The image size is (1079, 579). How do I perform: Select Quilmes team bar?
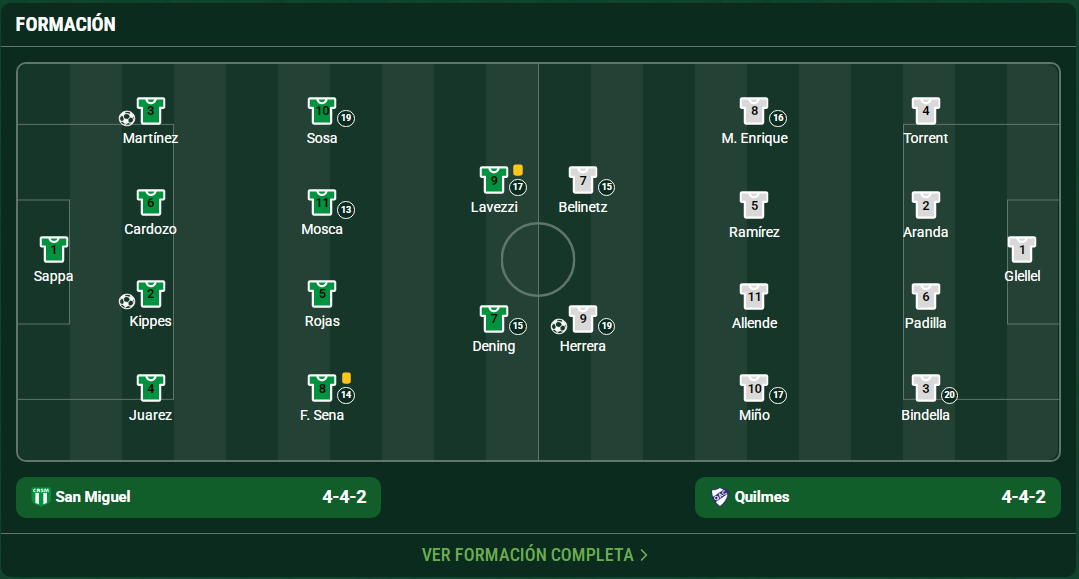coord(877,497)
